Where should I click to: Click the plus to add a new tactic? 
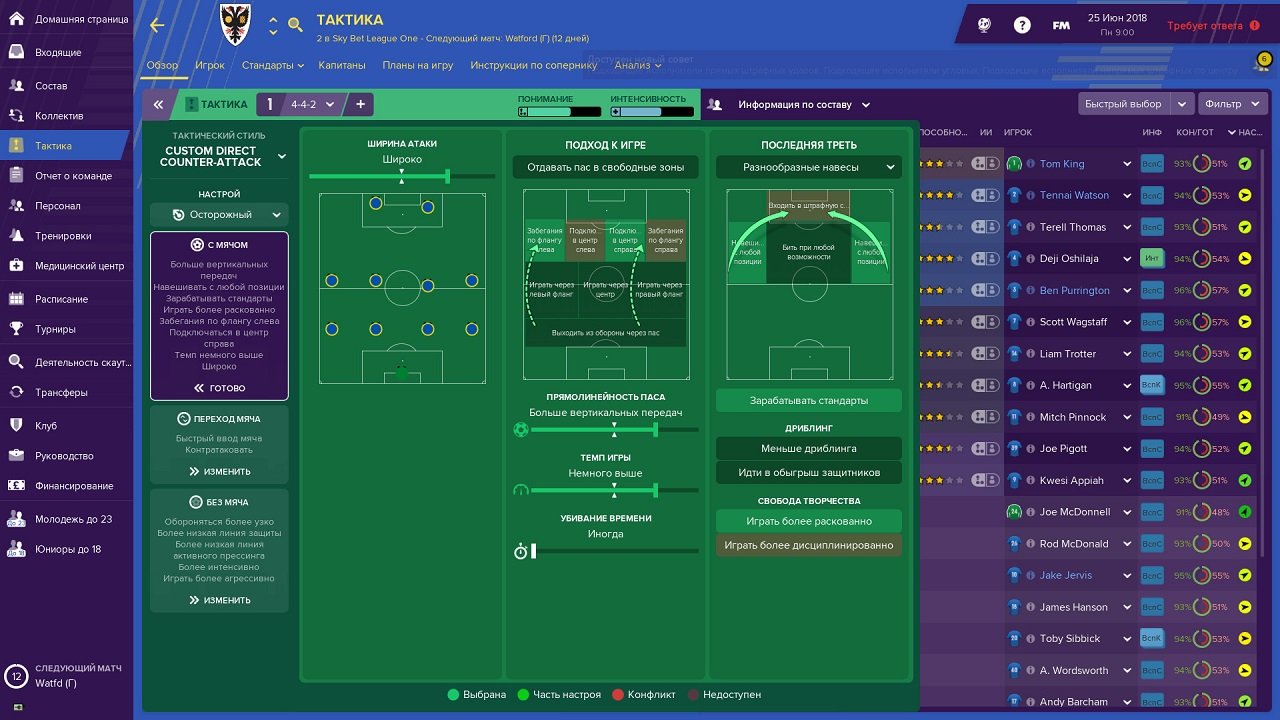point(360,103)
